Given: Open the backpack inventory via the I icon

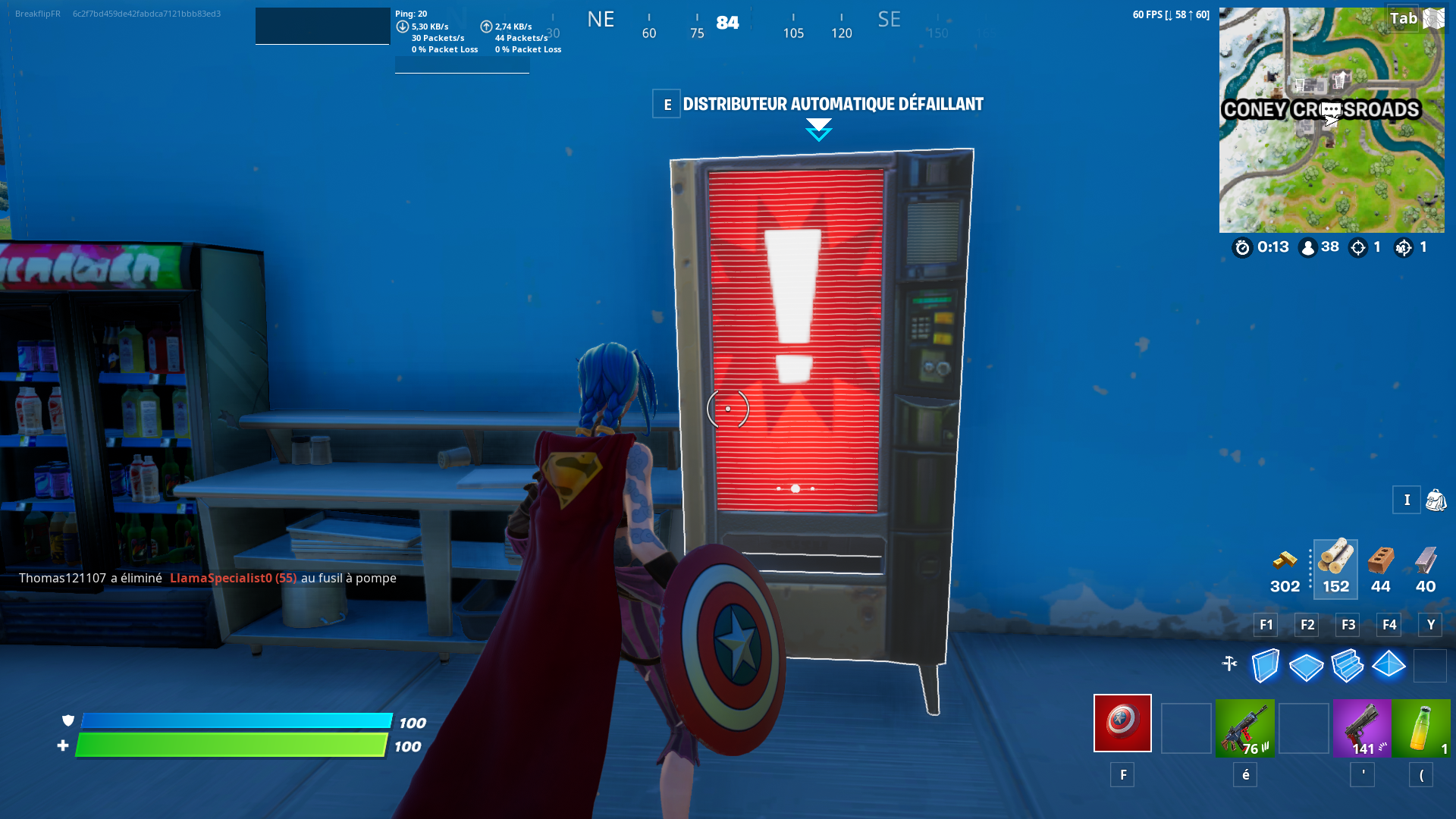Looking at the screenshot, I should click(1407, 500).
